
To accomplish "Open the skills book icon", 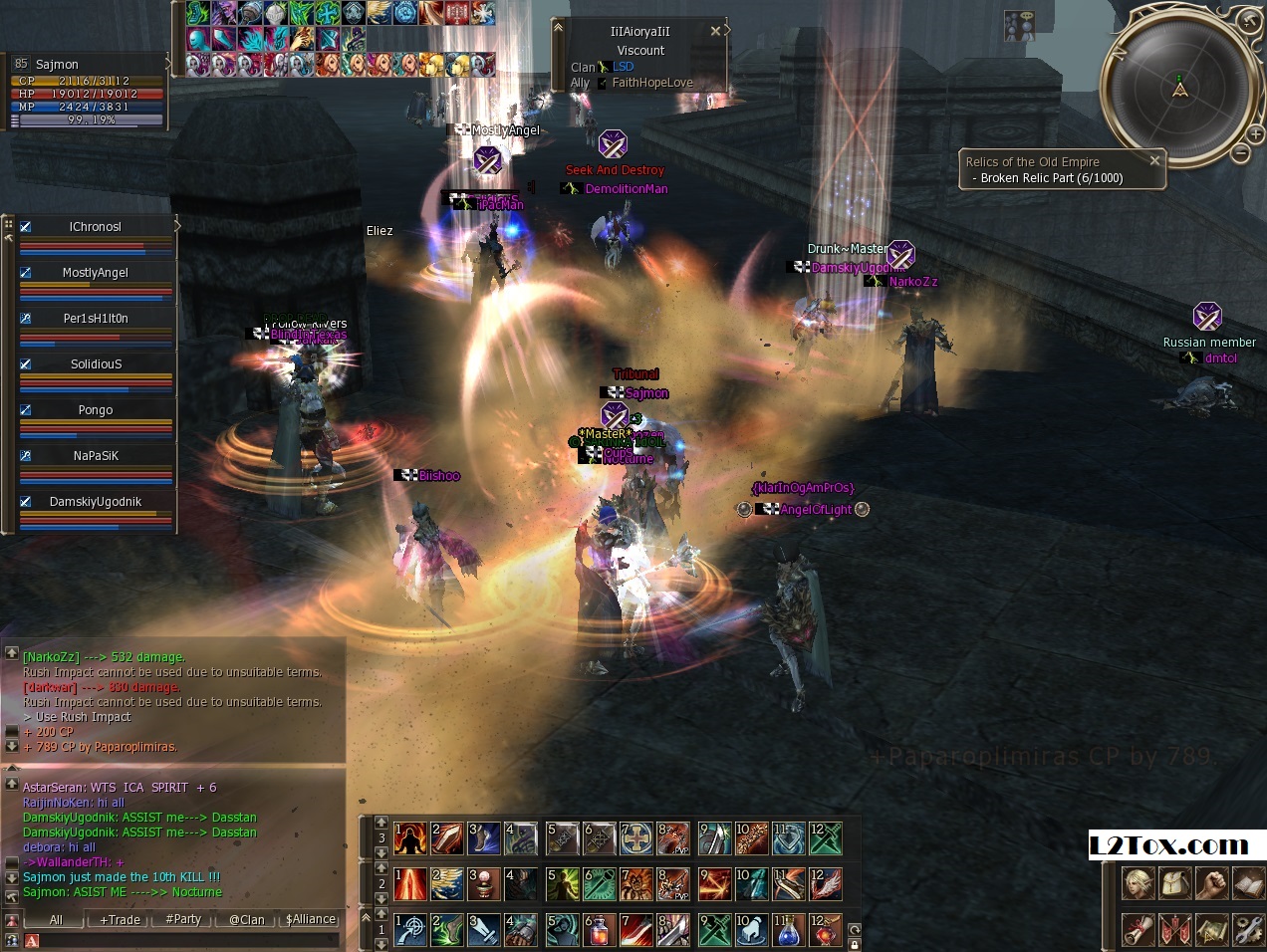I will pyautogui.click(x=1247, y=883).
